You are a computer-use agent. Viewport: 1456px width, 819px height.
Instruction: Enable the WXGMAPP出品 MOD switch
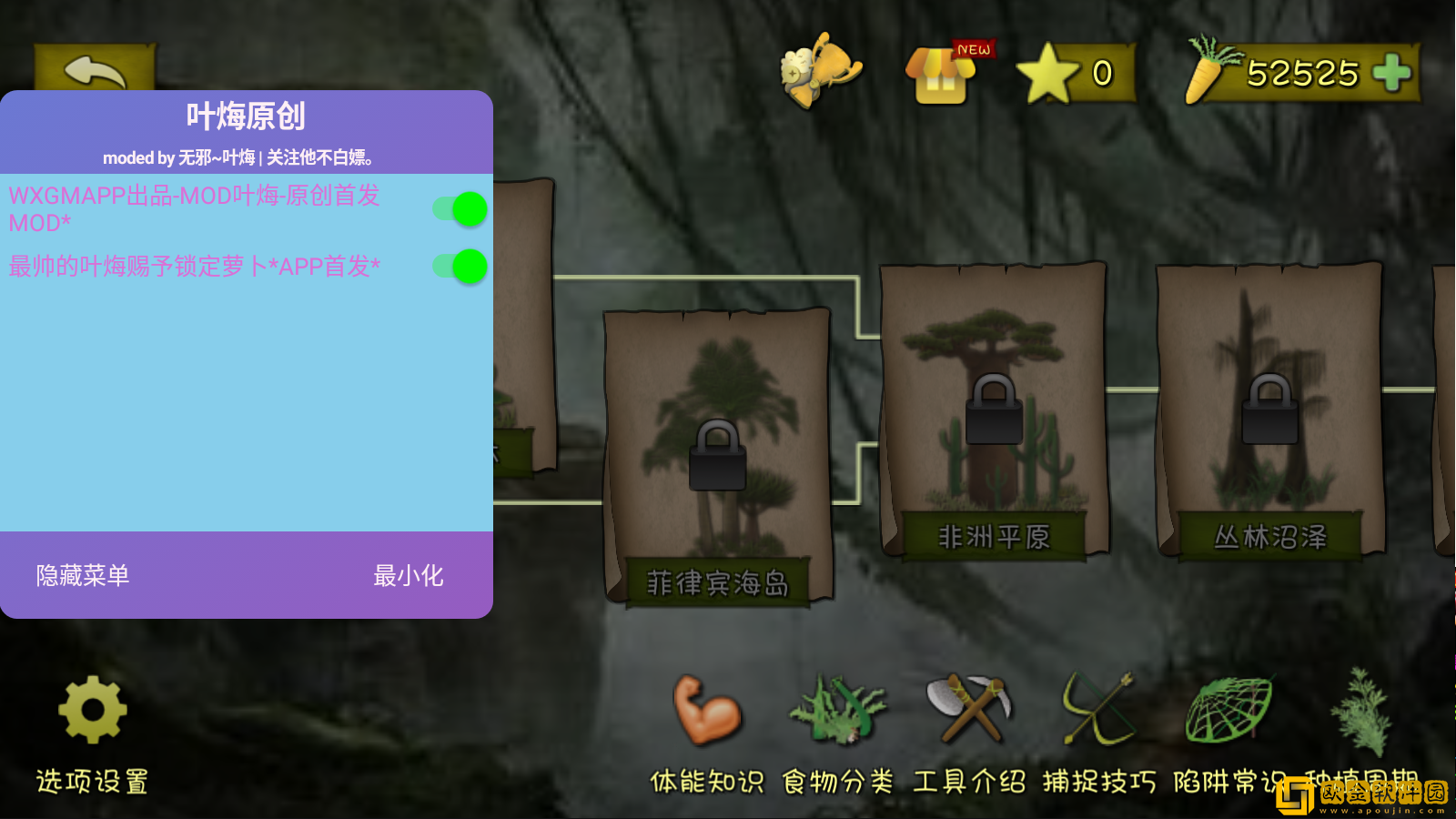point(460,208)
